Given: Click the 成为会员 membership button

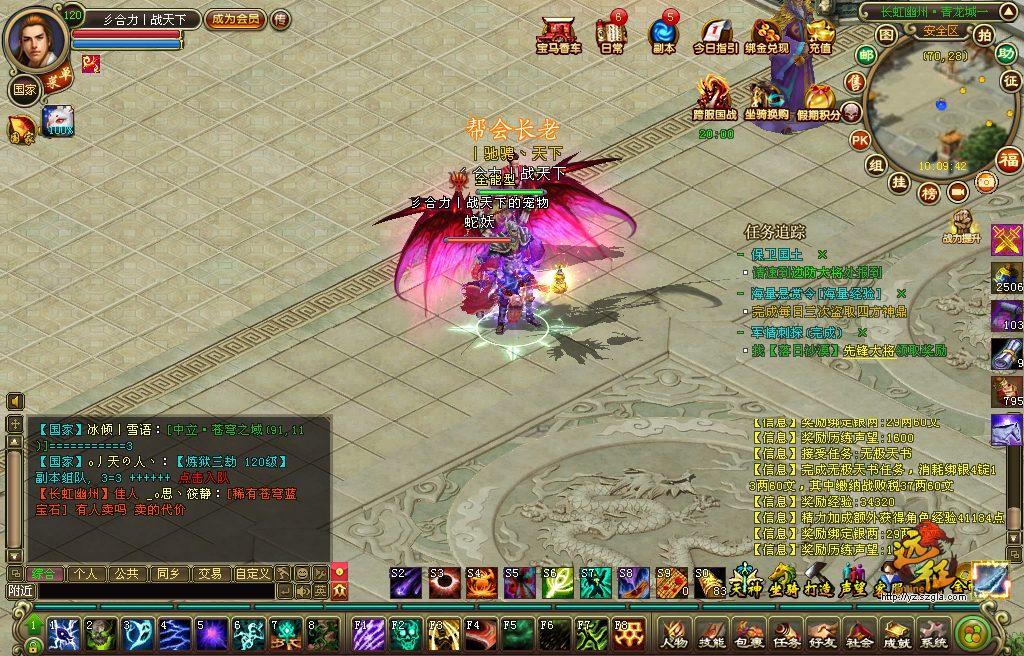Looking at the screenshot, I should pos(235,19).
